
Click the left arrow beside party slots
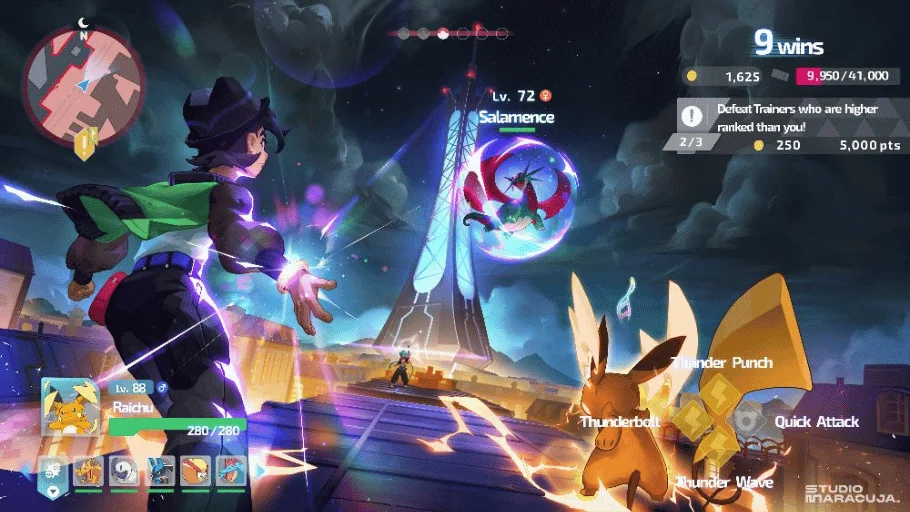point(27,469)
